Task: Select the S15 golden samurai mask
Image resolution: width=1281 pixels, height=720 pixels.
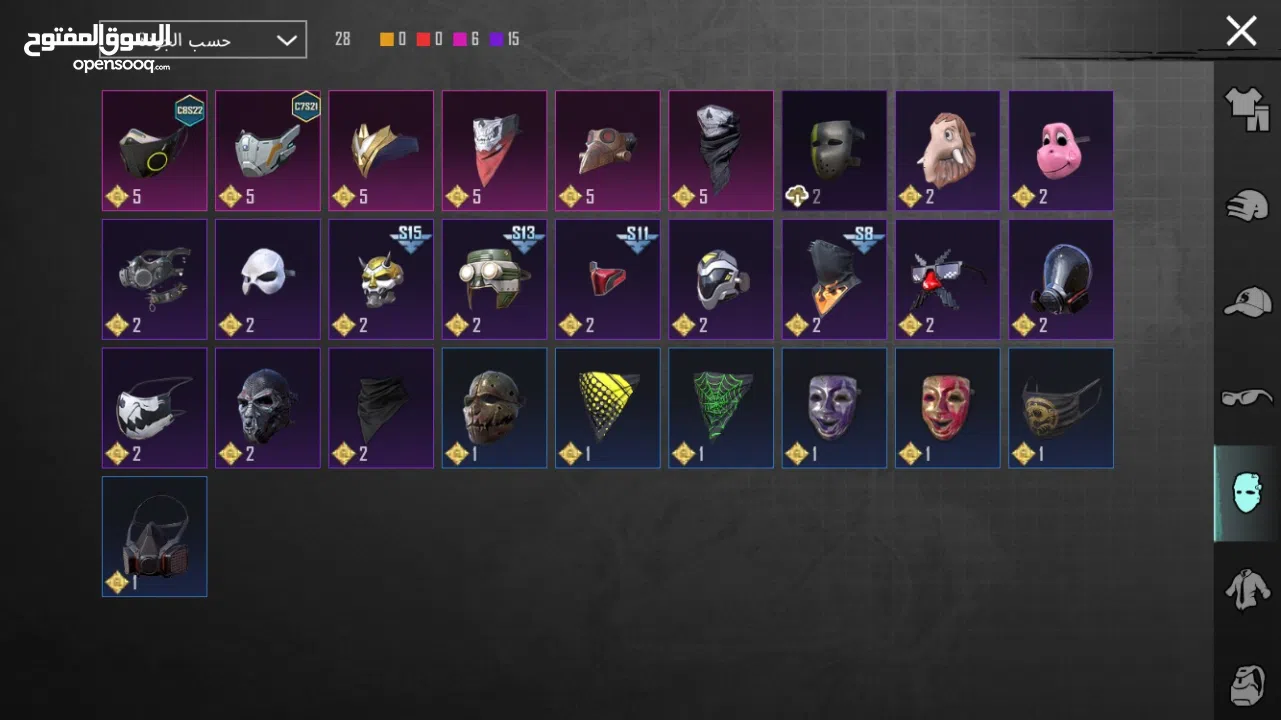Action: (381, 279)
